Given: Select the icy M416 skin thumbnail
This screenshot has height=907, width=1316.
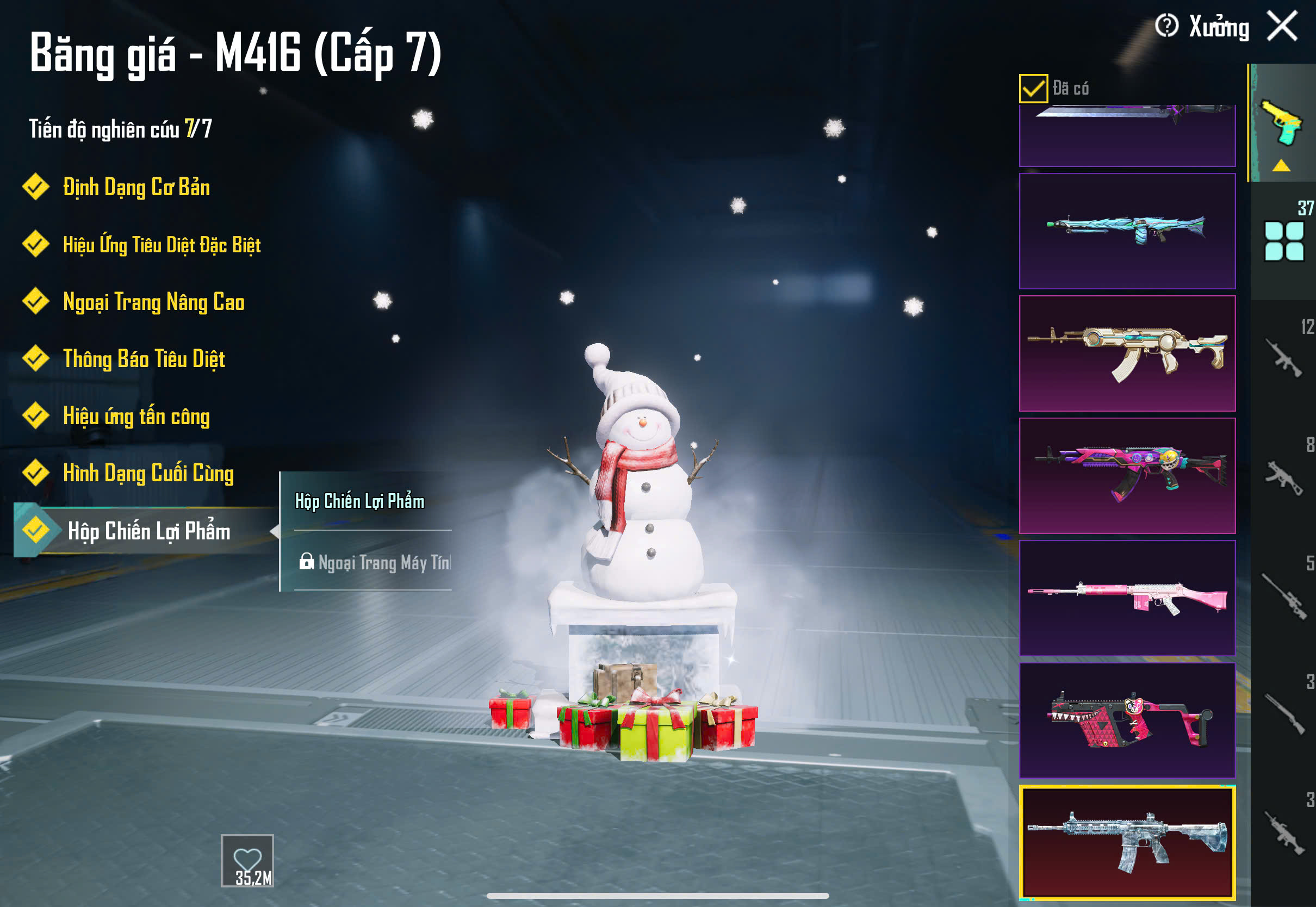Looking at the screenshot, I should 1127,842.
